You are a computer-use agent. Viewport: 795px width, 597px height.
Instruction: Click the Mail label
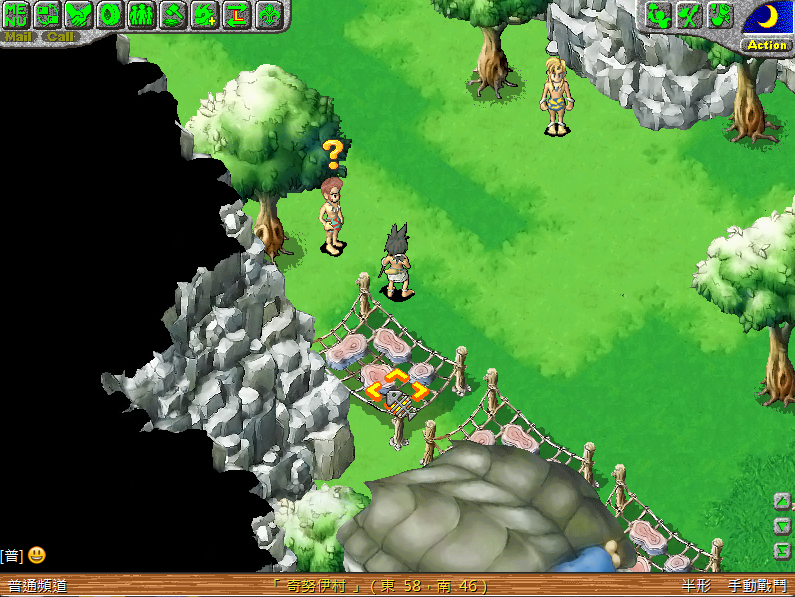18,37
